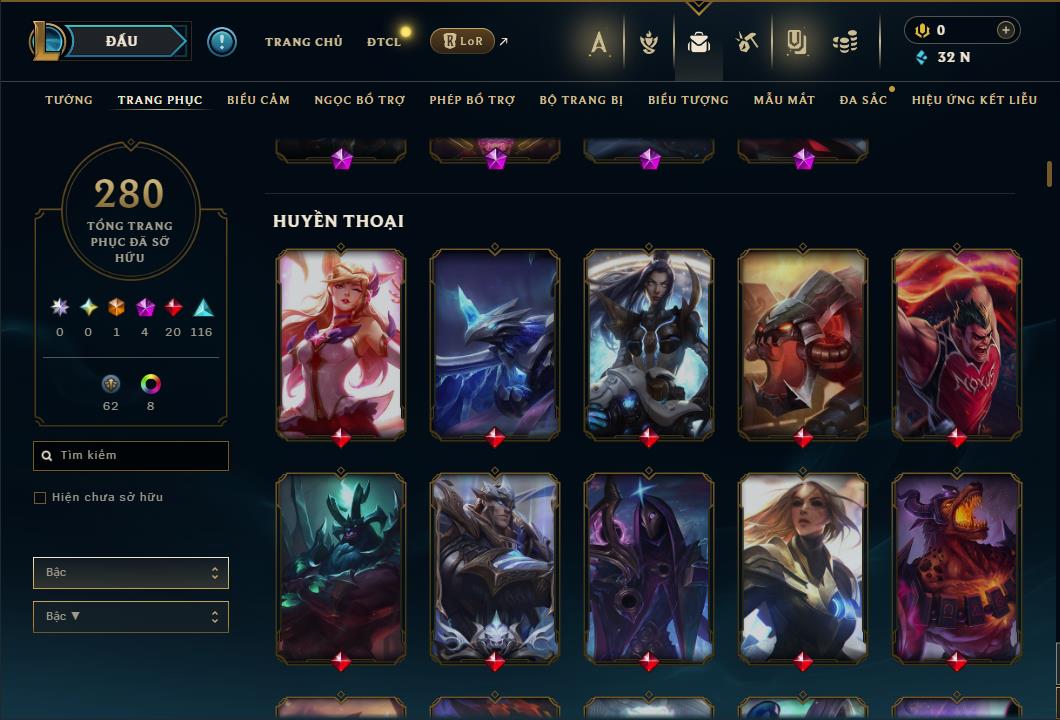This screenshot has width=1060, height=720.
Task: Switch to the MẪU MẮT tab
Action: pyautogui.click(x=784, y=100)
